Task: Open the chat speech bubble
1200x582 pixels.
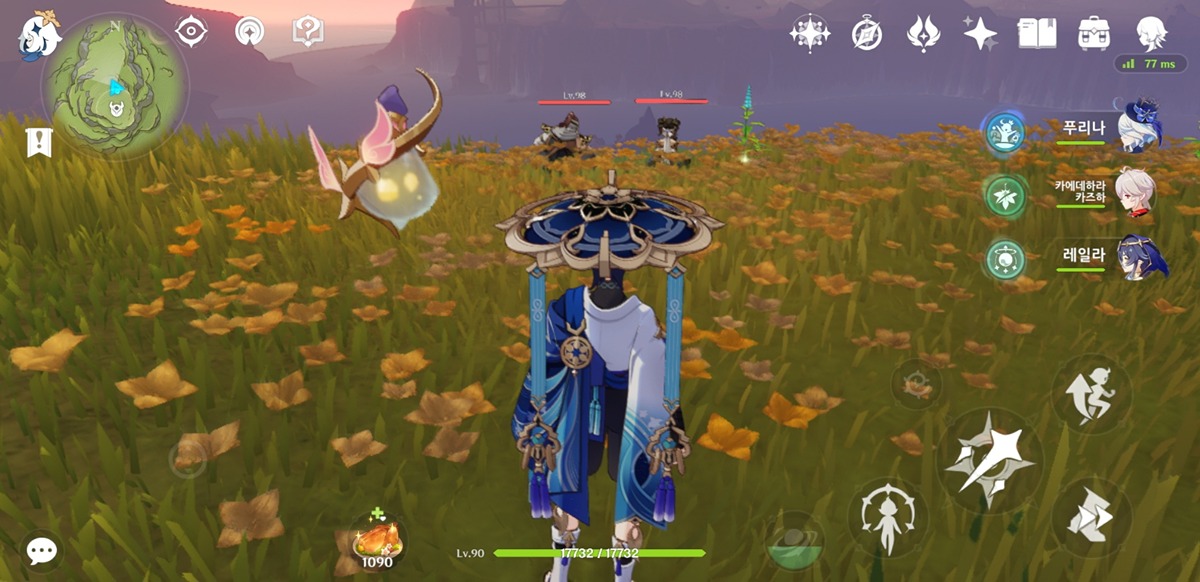Action: [42, 550]
